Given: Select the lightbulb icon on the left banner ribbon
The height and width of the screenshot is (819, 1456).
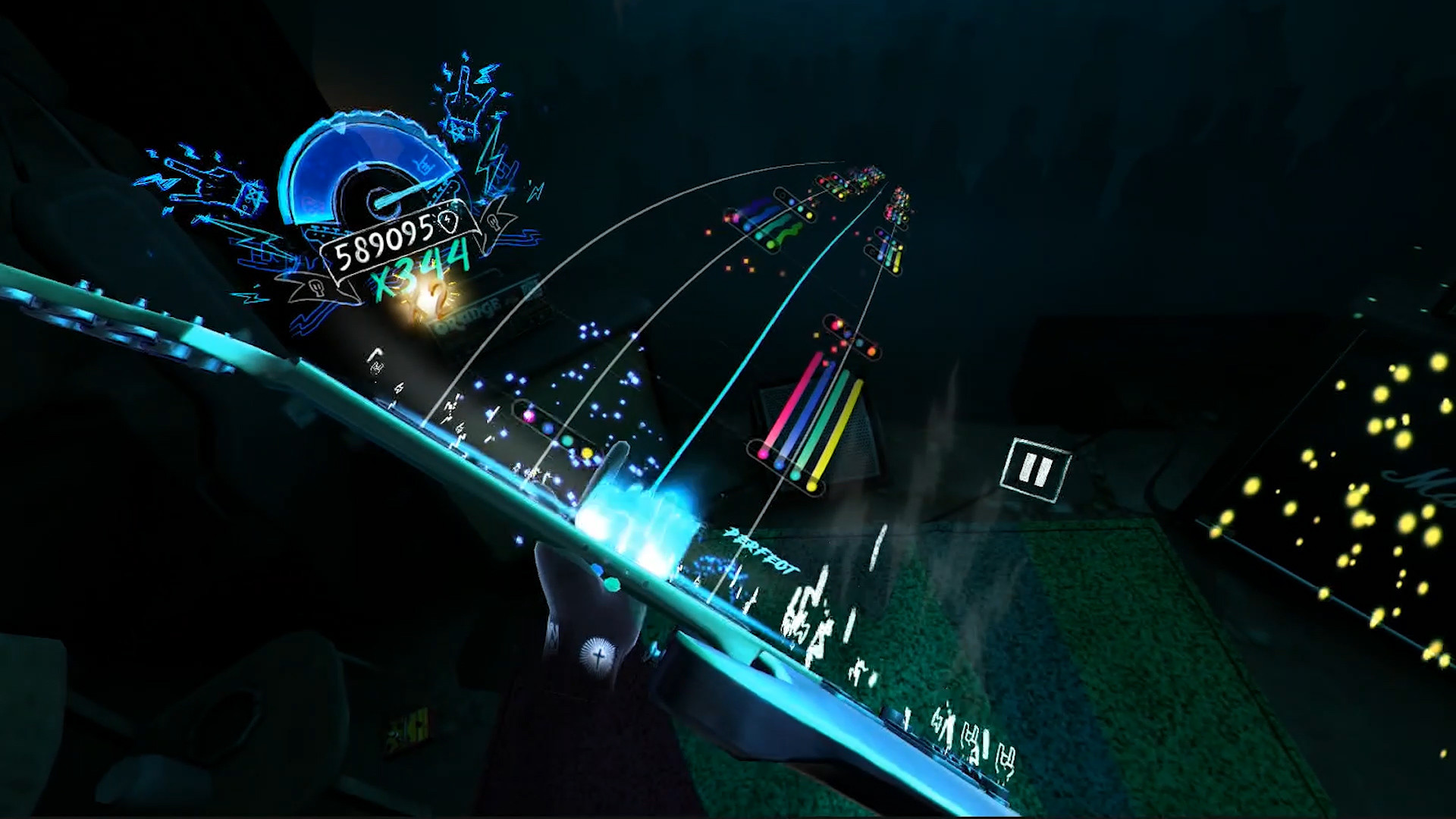Looking at the screenshot, I should [x=316, y=287].
